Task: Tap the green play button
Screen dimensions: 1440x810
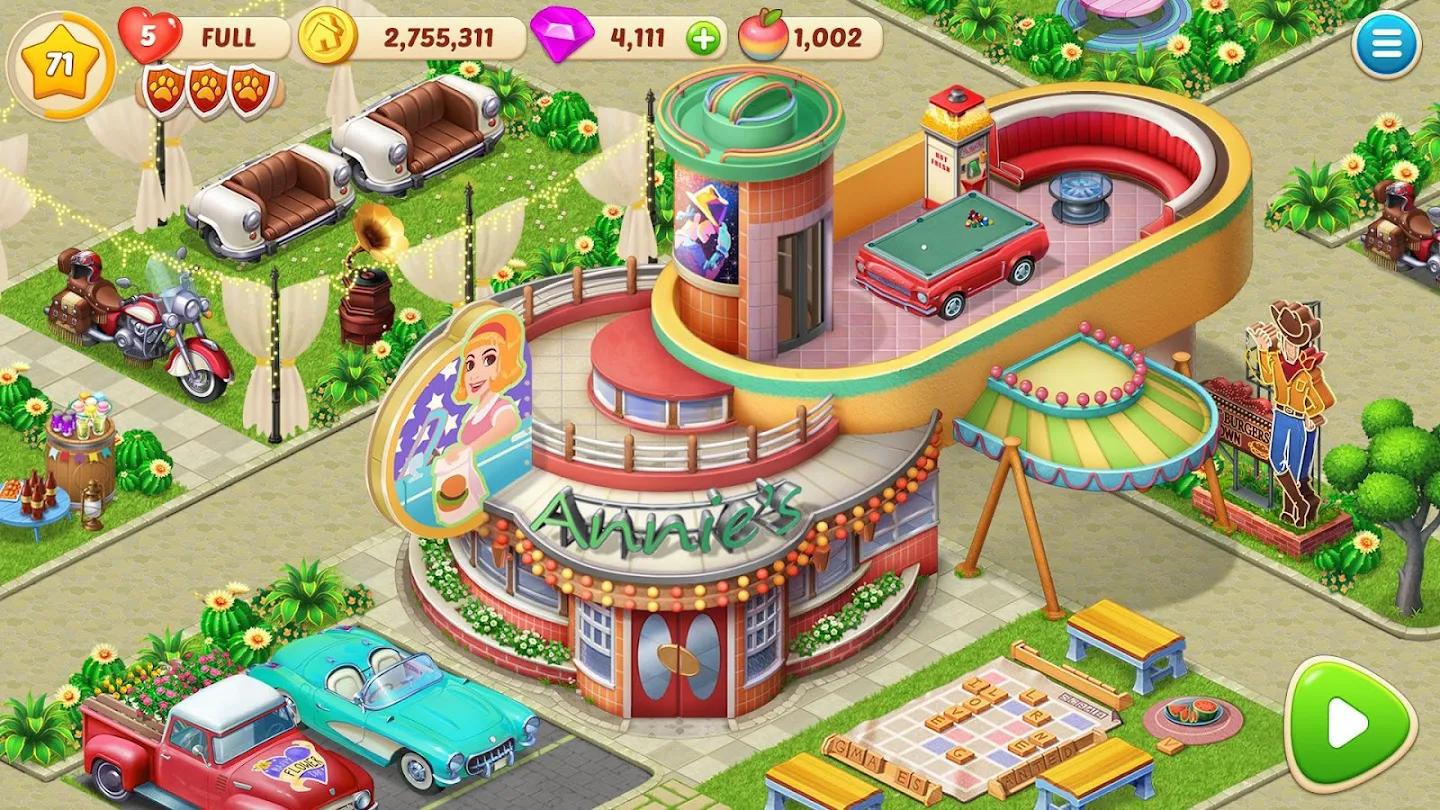Action: (x=1349, y=721)
